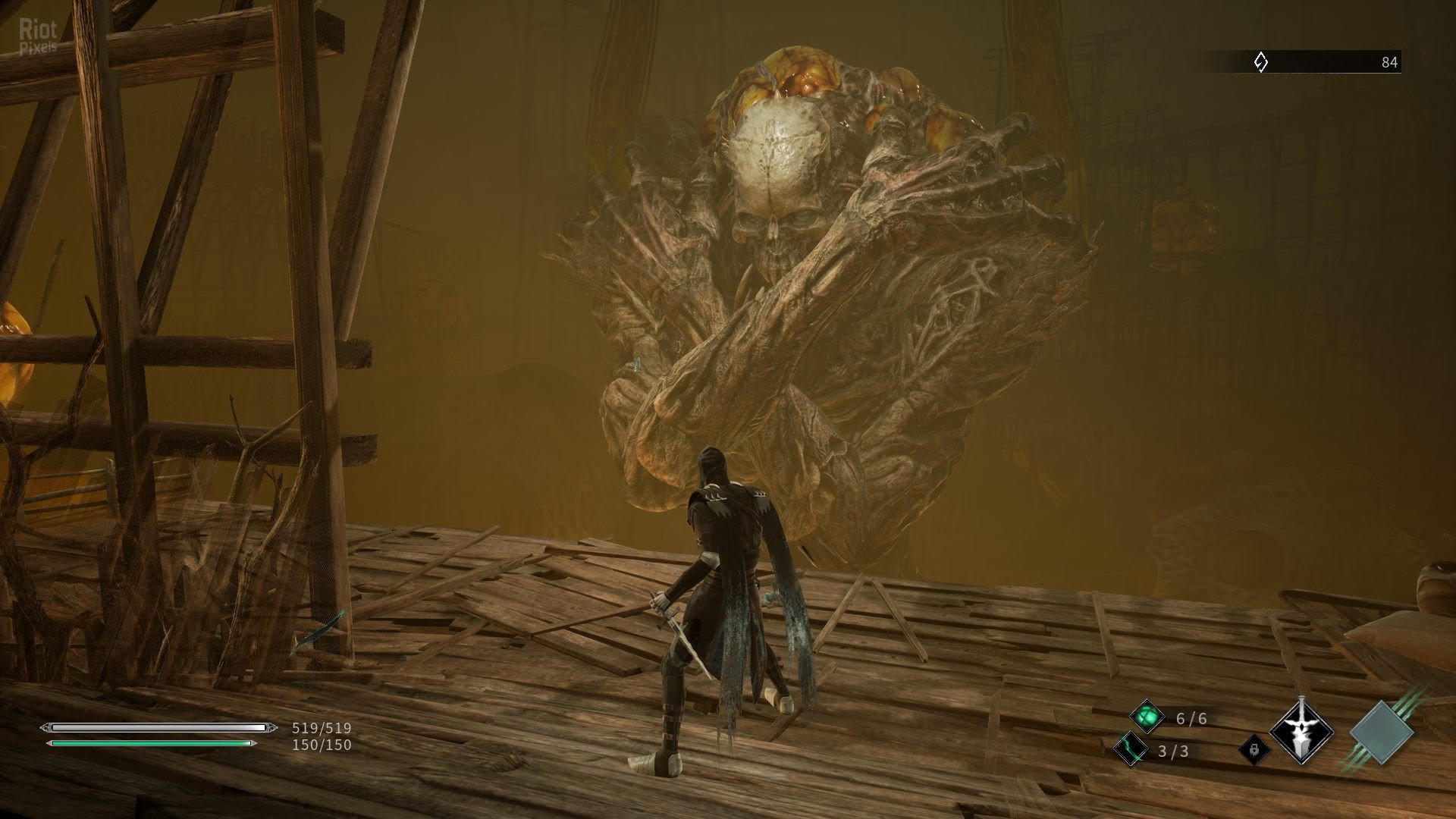
Task: Click the shard currency icon beside 84
Action: click(1260, 62)
